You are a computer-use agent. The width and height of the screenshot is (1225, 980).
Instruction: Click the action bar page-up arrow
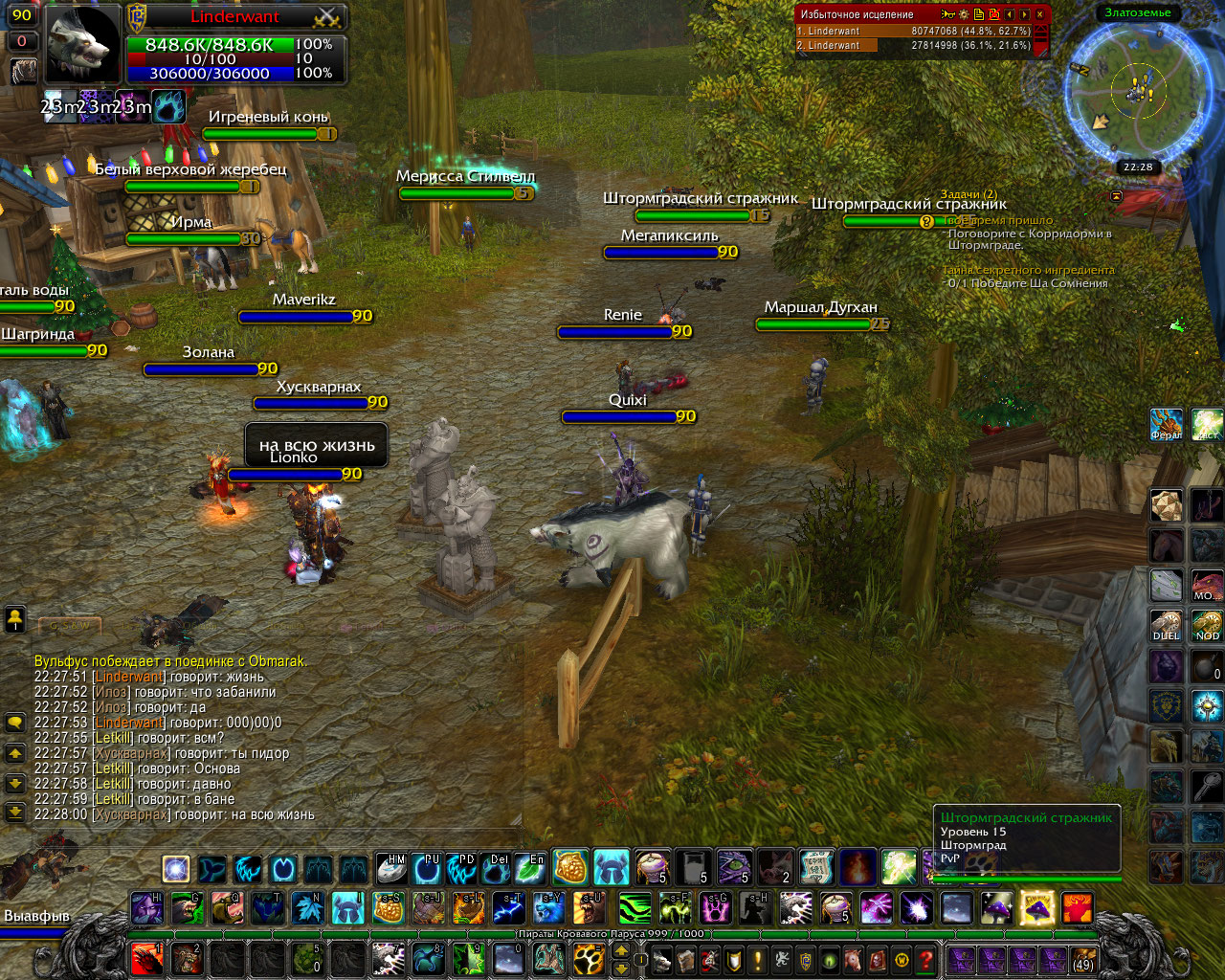(x=621, y=950)
